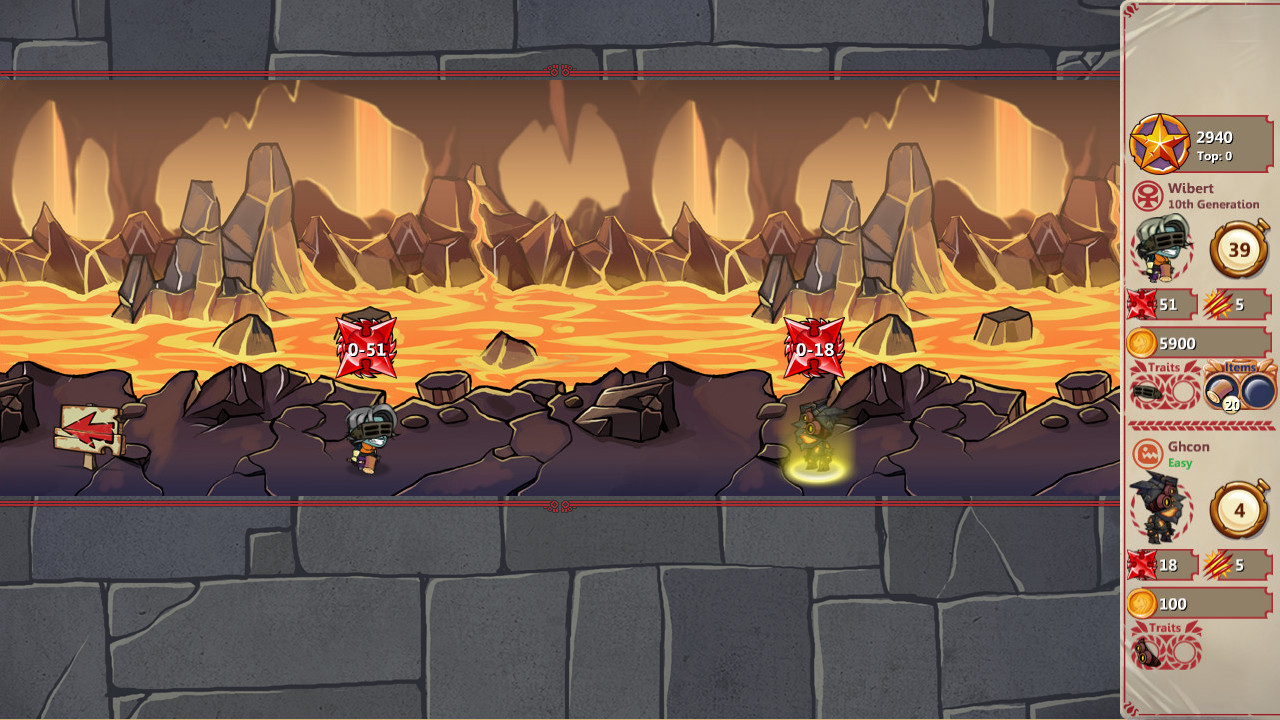Select Ghcon's enemy portrait

[1160, 510]
